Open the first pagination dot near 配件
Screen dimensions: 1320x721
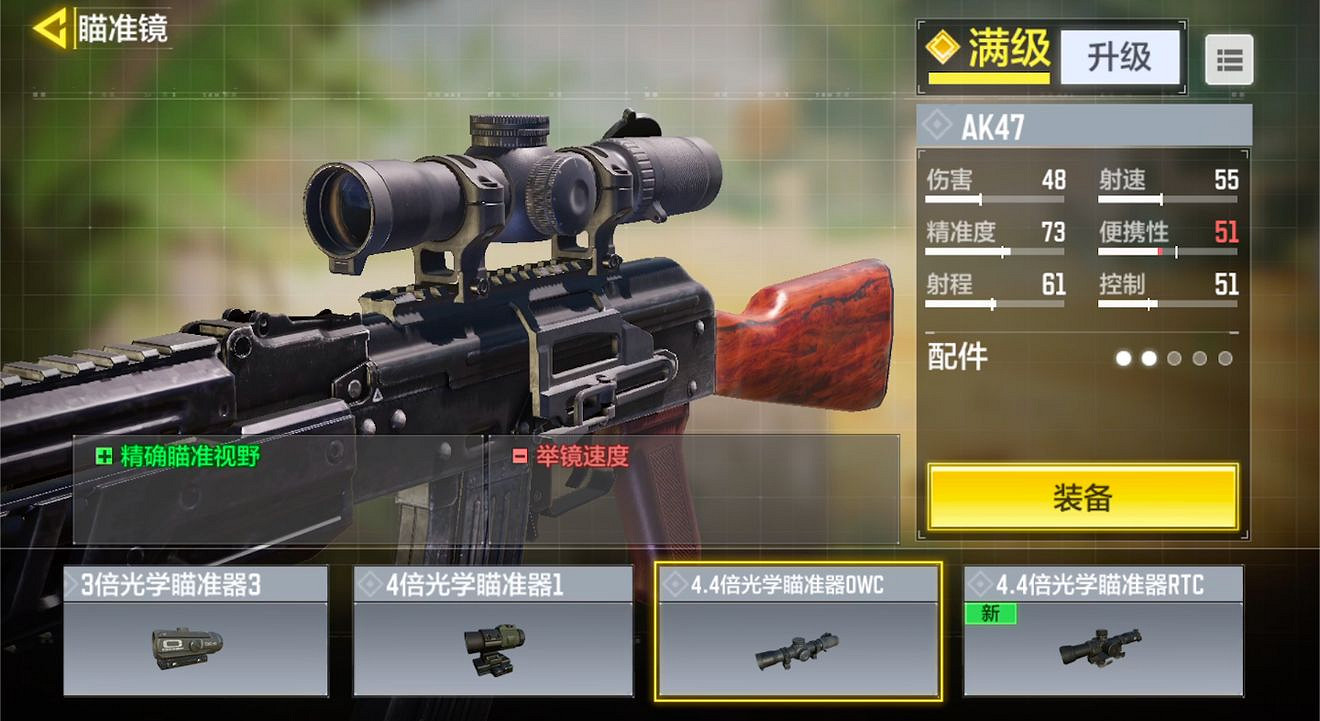point(1124,357)
